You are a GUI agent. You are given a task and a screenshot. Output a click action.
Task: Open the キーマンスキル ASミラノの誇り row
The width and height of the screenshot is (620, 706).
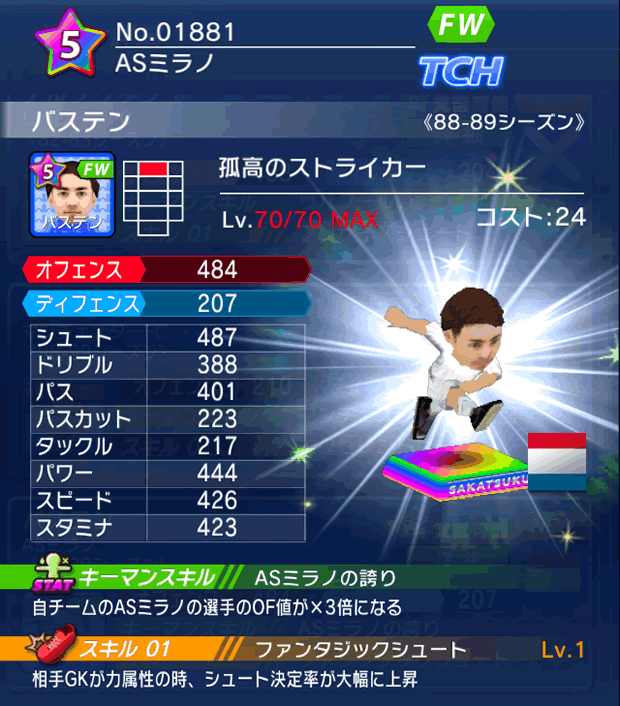310,577
